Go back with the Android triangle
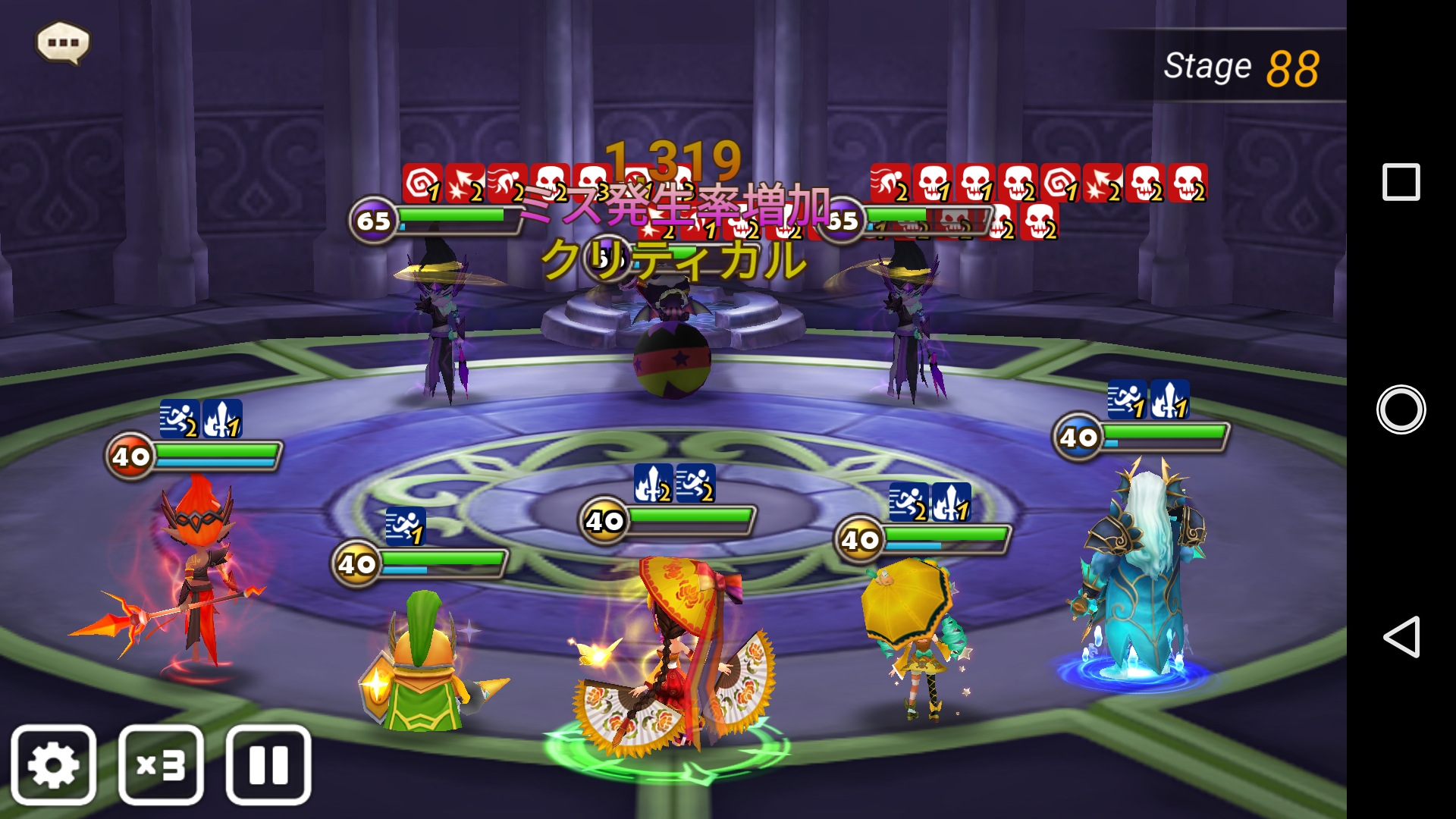 1401,636
